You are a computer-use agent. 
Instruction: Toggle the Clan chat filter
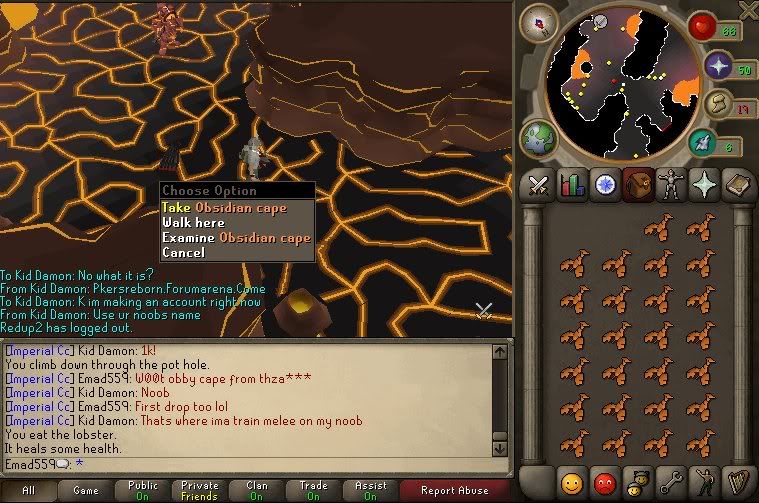257,491
